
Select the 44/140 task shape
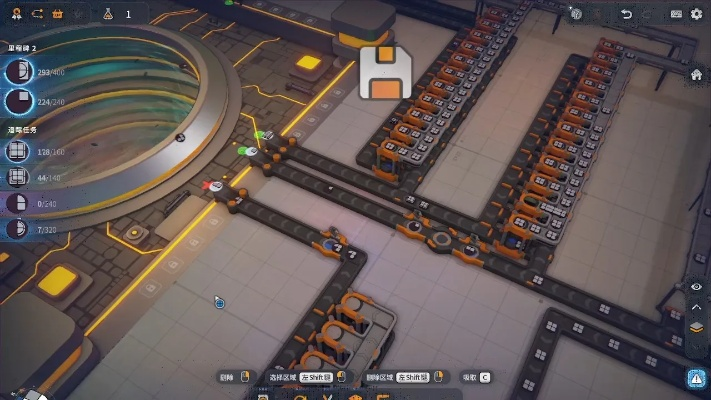coord(17,177)
